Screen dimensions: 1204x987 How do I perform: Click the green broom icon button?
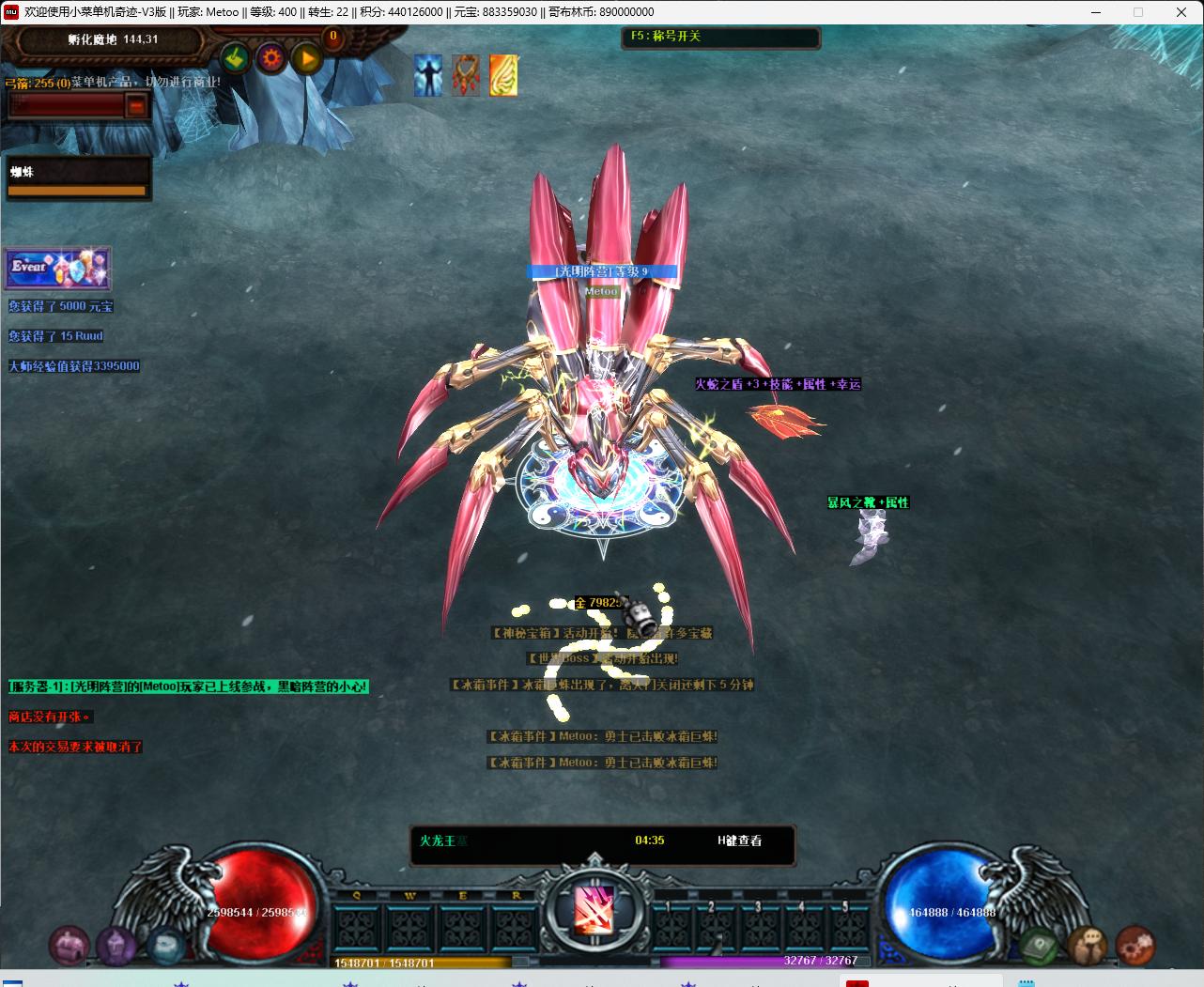pos(235,59)
